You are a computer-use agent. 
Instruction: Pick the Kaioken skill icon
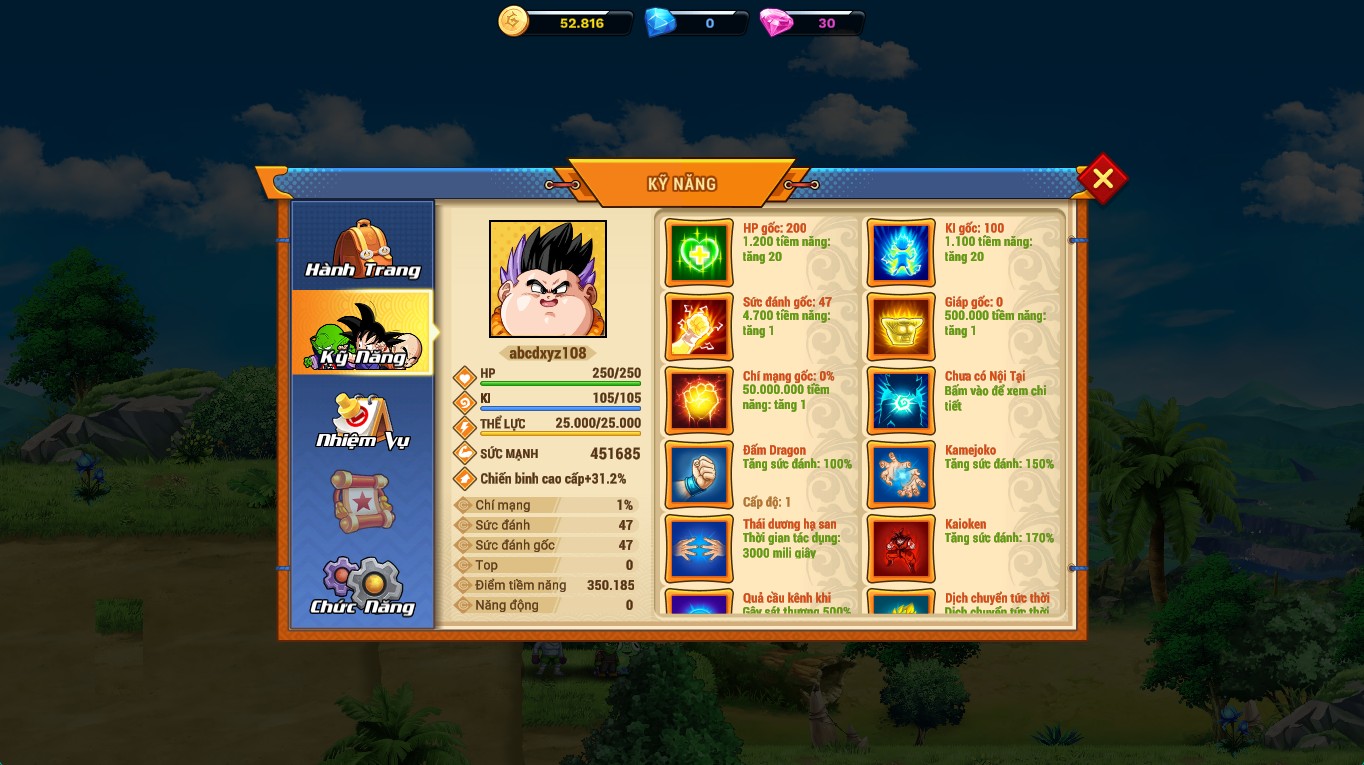pyautogui.click(x=901, y=549)
